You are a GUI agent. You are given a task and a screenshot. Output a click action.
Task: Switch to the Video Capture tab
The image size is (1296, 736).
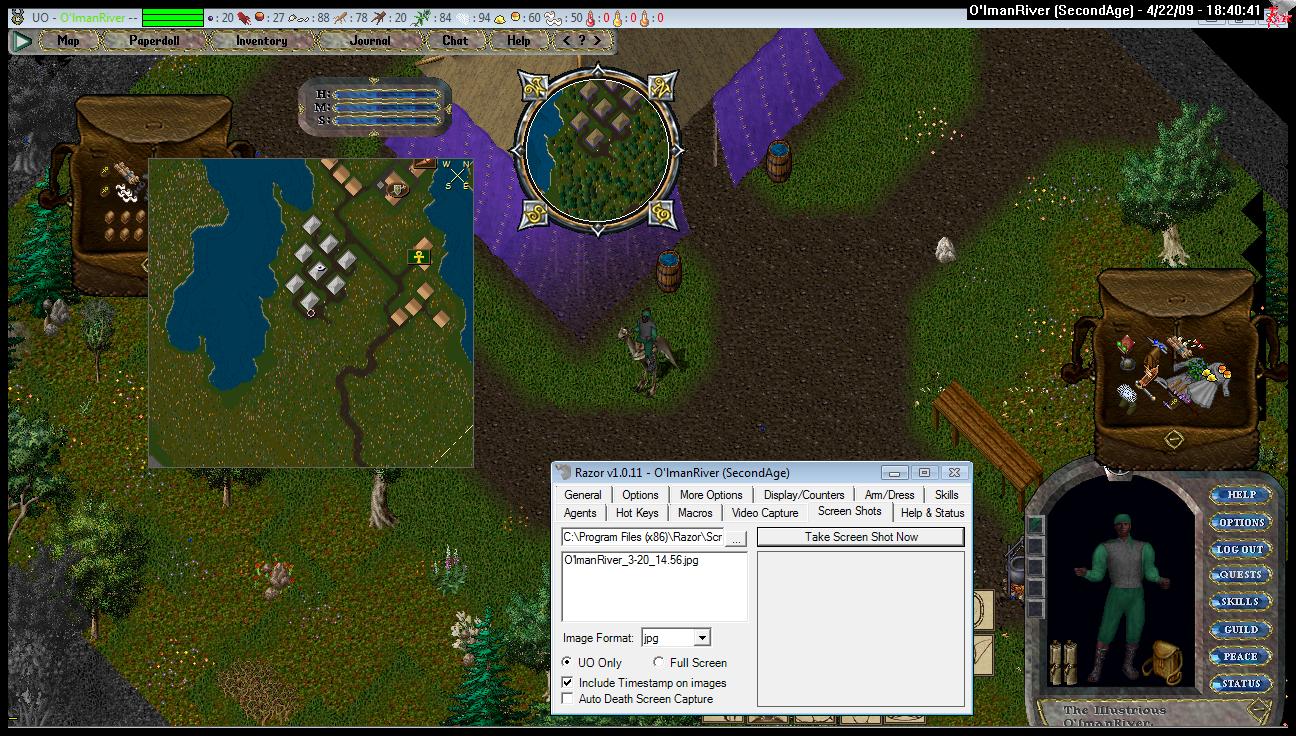point(765,513)
